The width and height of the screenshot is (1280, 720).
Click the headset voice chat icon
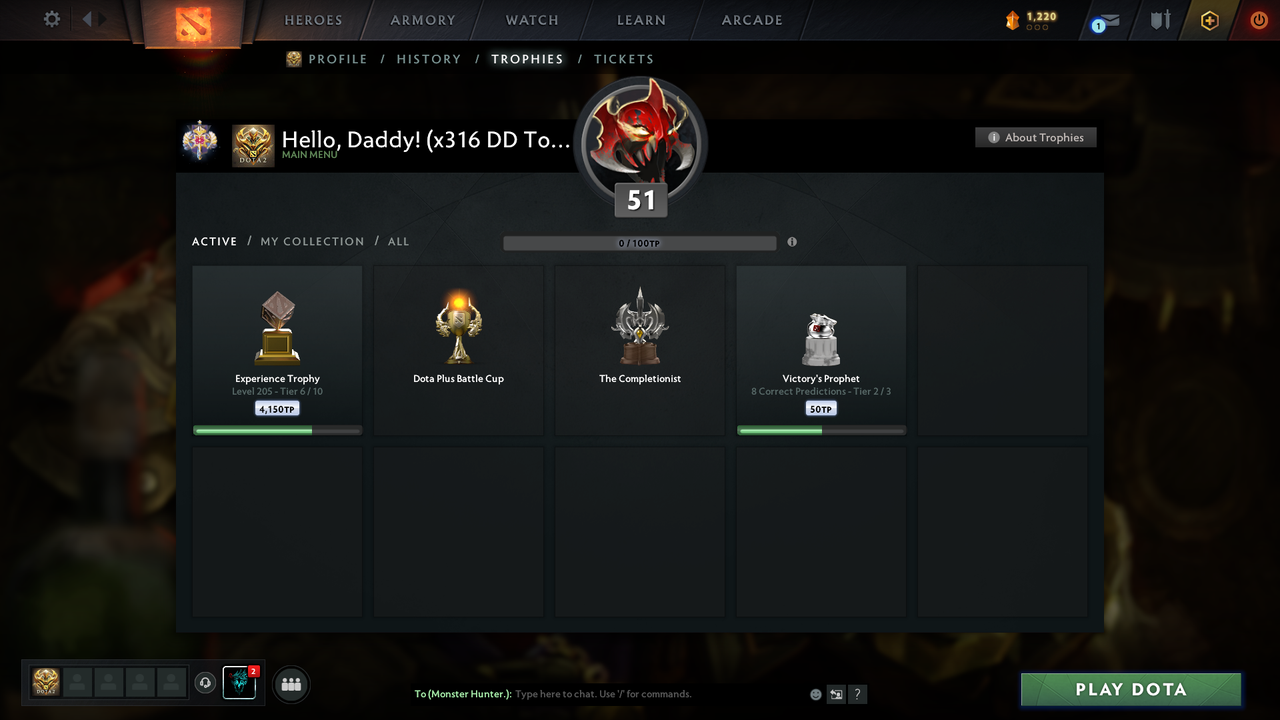coord(207,683)
